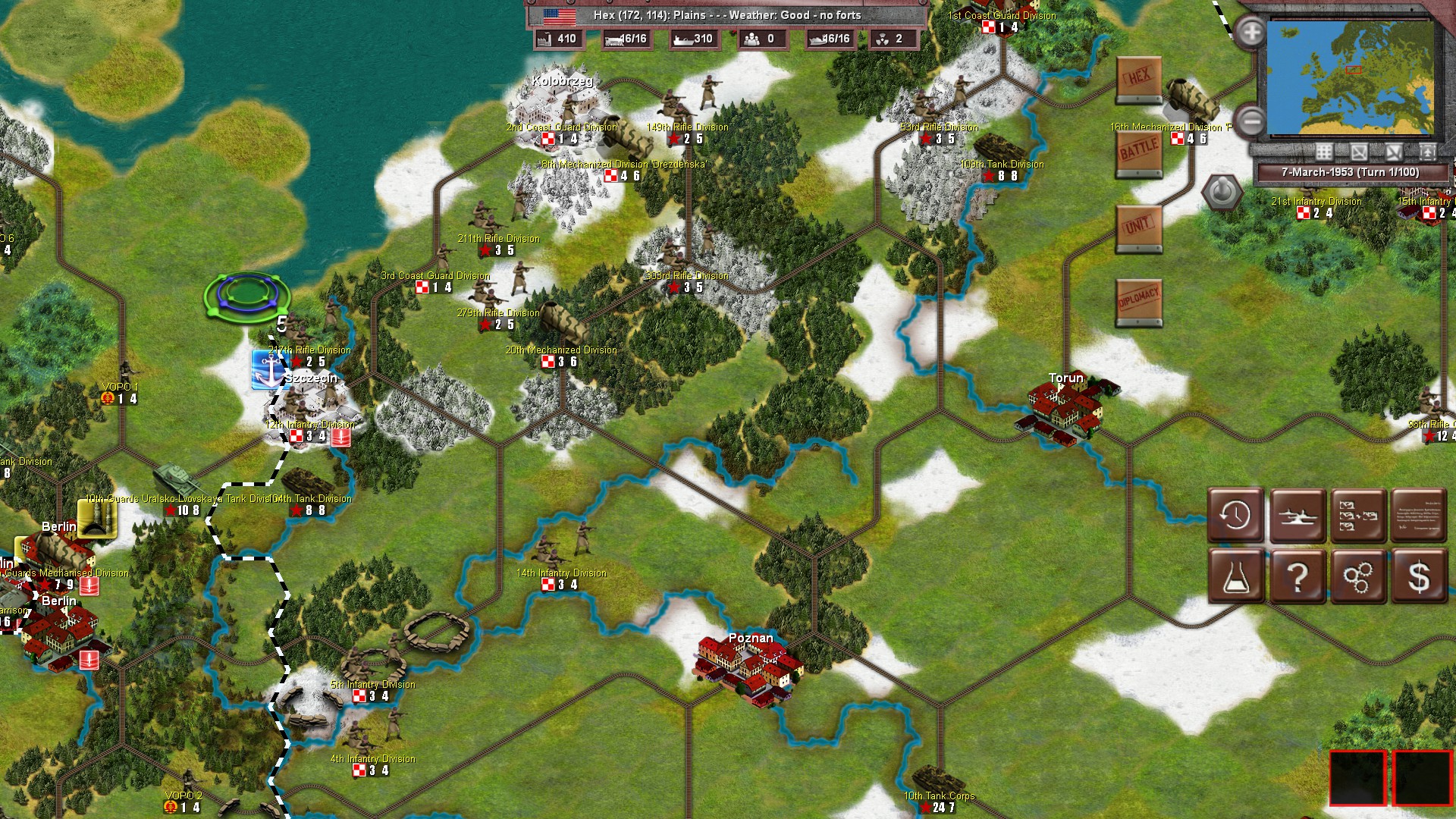This screenshot has width=1456, height=819.
Task: Open finances with the dollar icon
Action: (1417, 578)
